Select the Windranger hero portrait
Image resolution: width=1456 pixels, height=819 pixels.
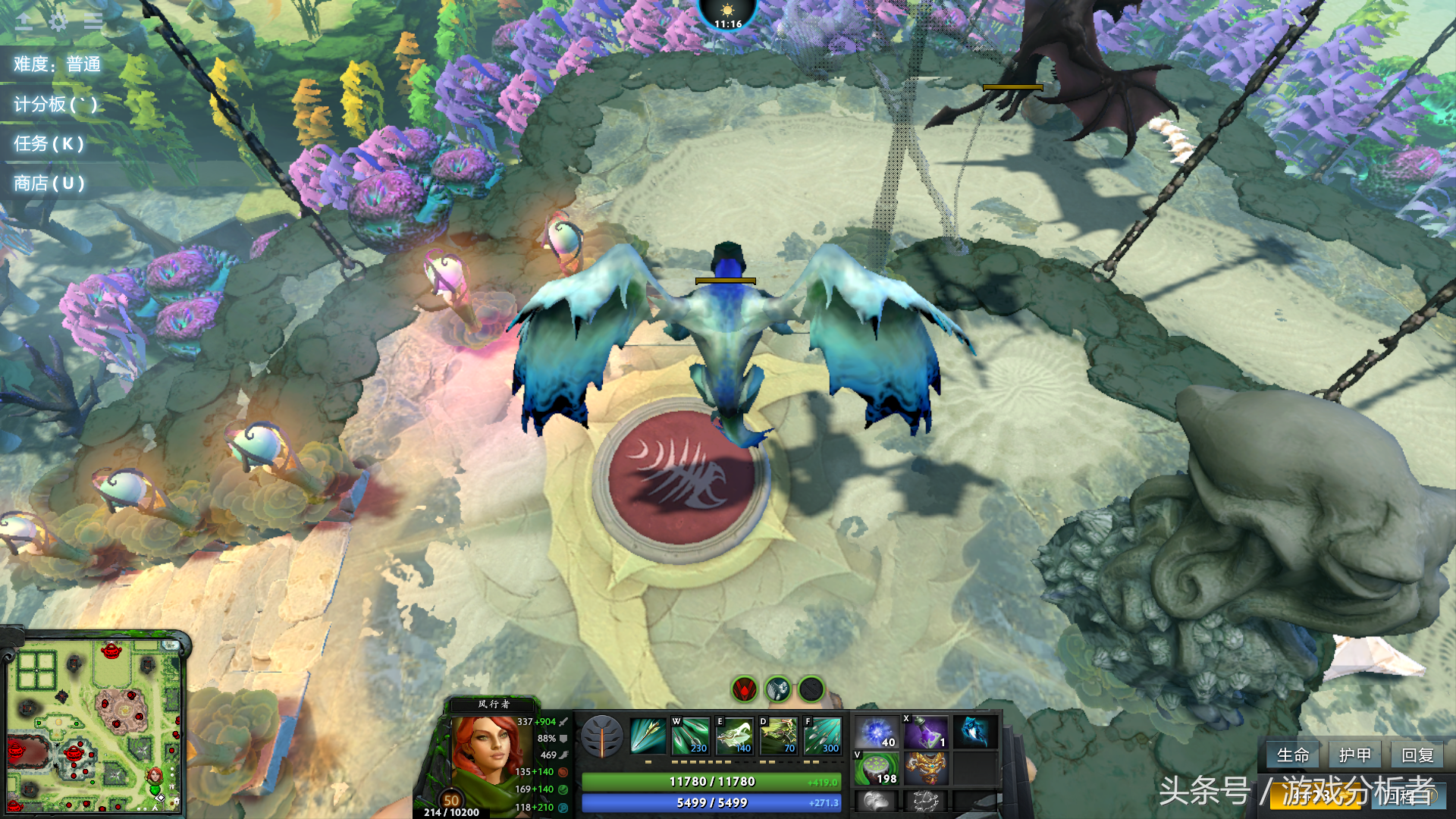coord(483,755)
